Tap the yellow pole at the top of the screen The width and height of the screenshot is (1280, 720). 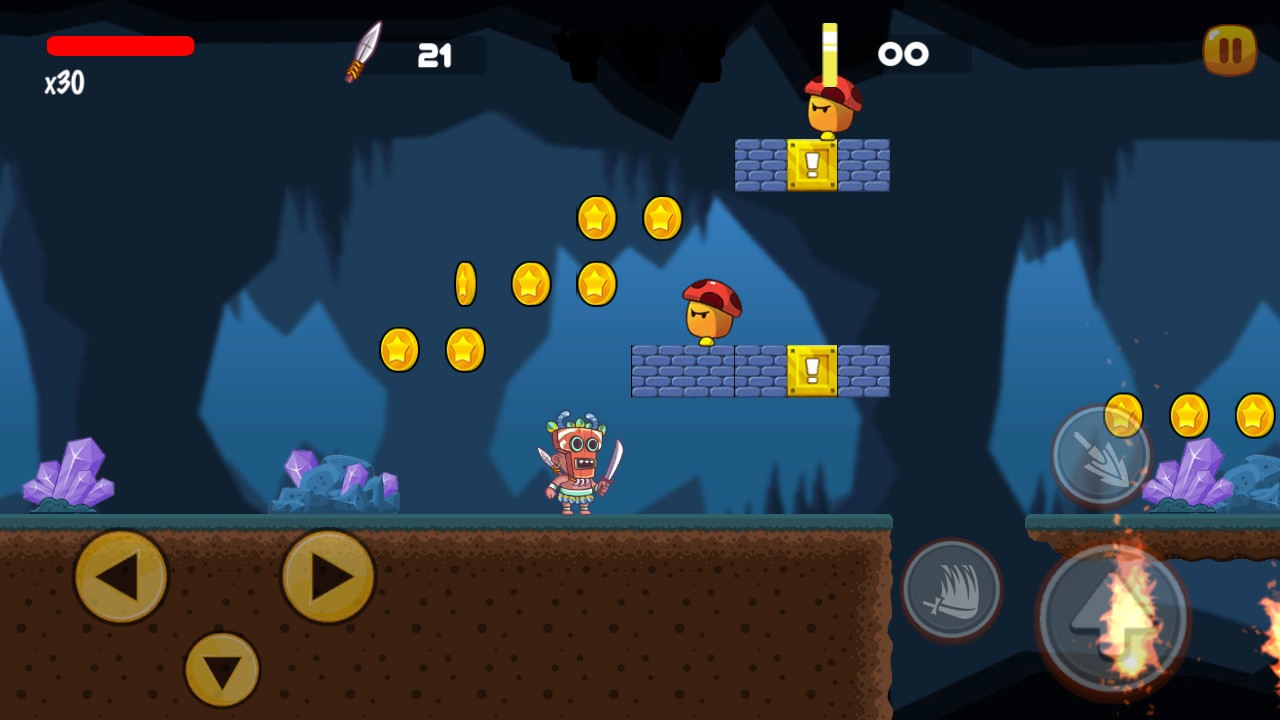tap(829, 45)
